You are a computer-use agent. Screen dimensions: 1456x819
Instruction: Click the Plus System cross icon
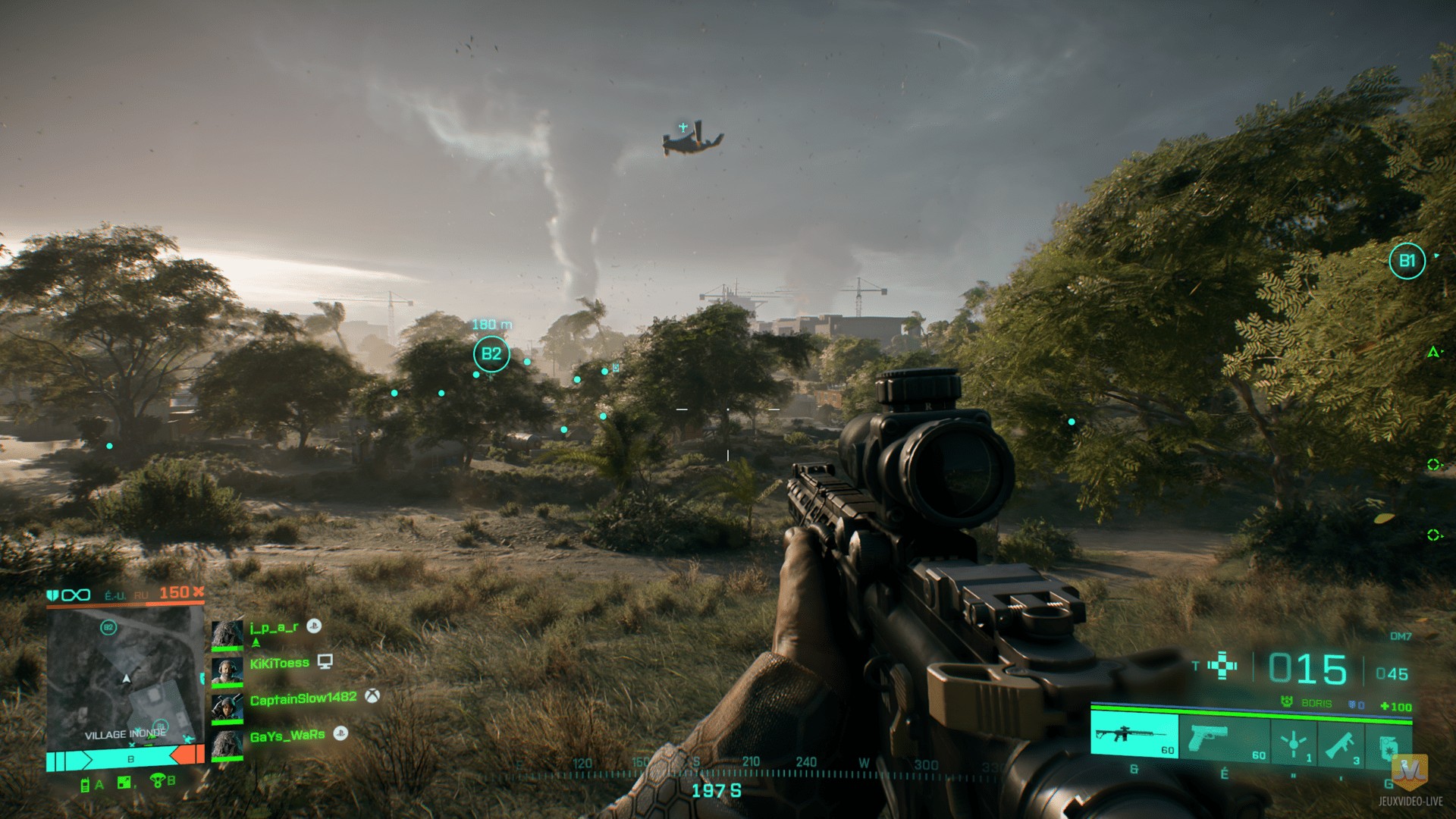[1222, 667]
